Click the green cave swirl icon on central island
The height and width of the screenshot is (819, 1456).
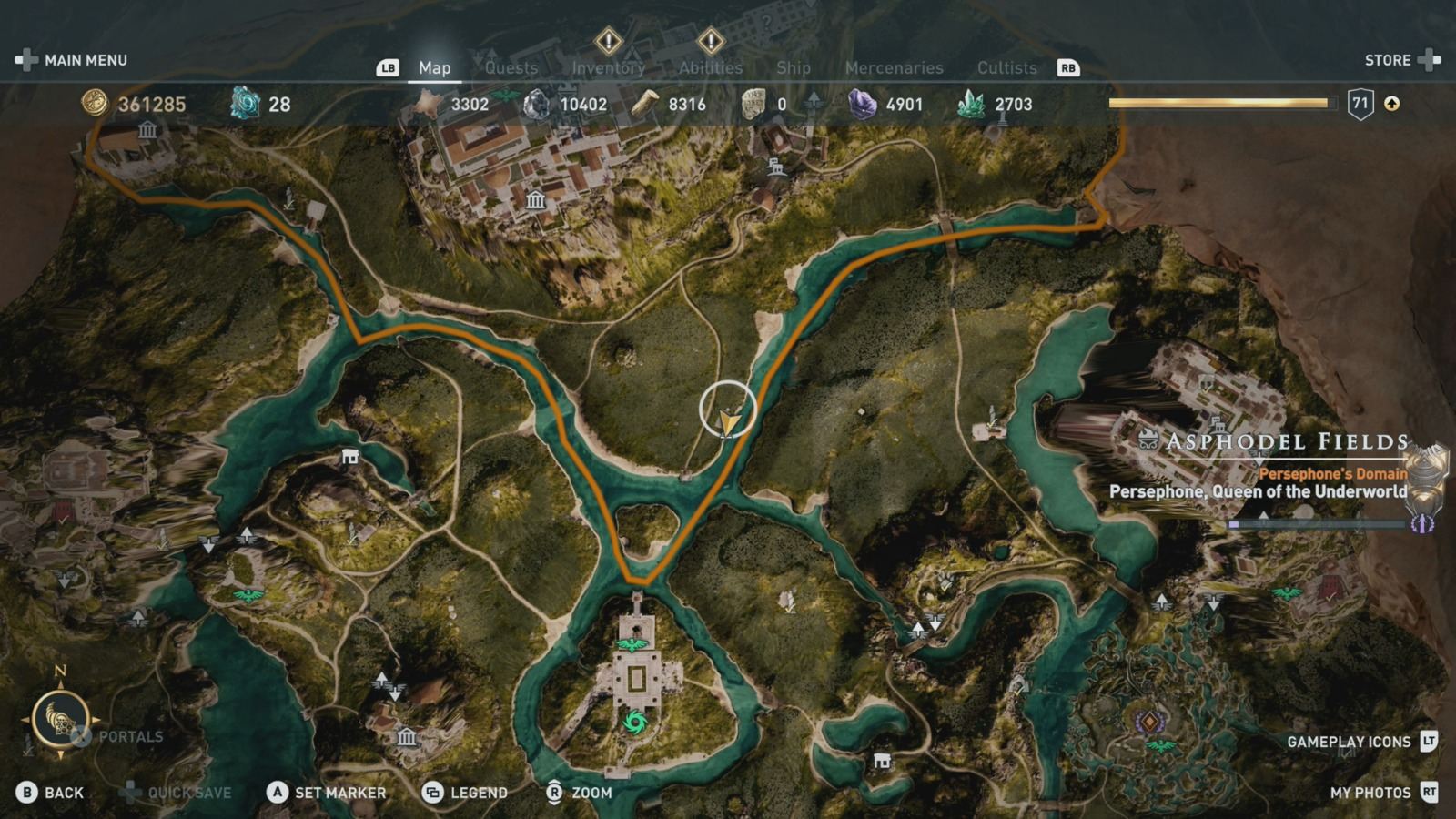pos(634,720)
